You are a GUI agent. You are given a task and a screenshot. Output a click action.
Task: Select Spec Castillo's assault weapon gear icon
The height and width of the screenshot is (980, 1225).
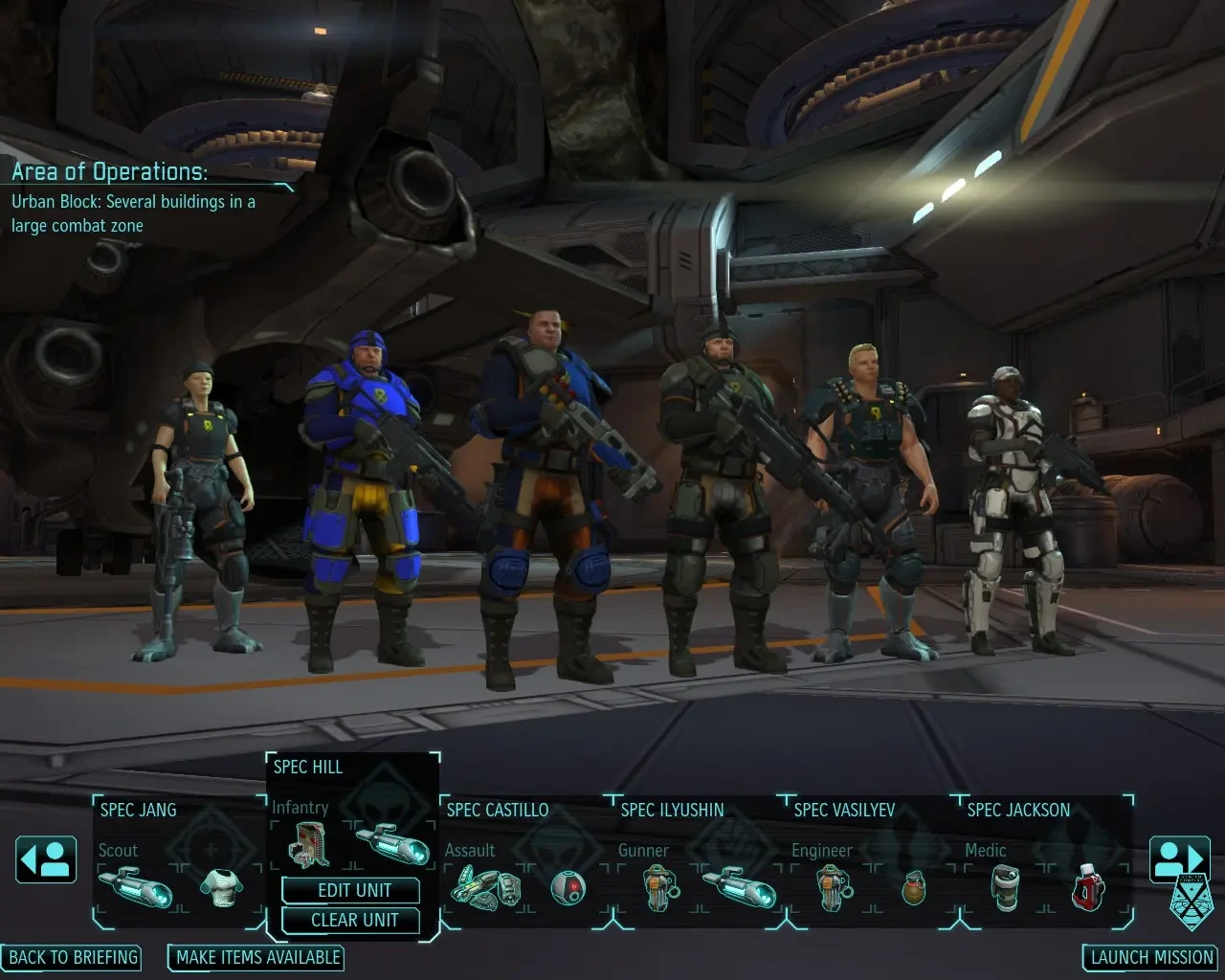pos(488,888)
